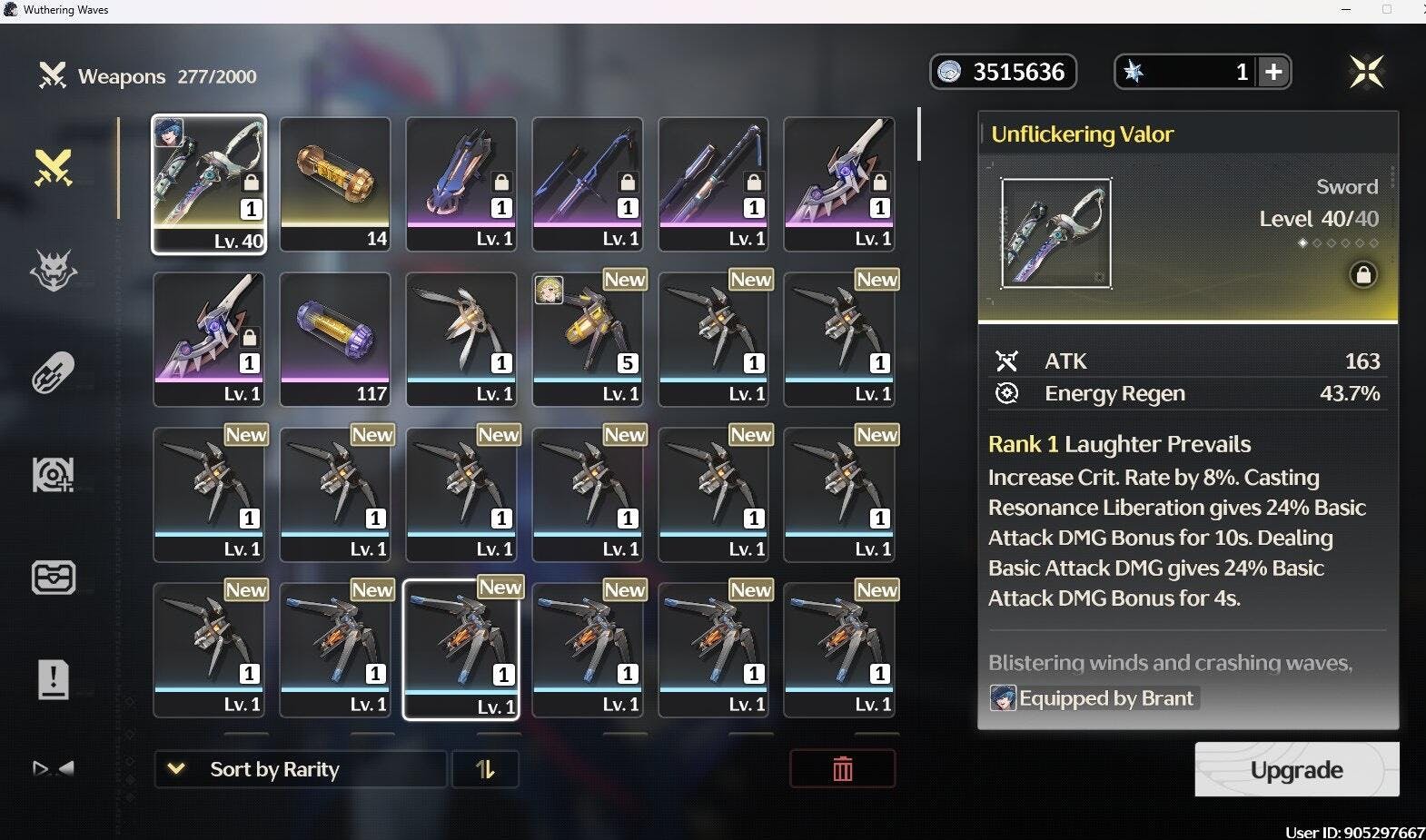Add more Astrite with the plus button
Screen dimensions: 1426x840
[1273, 72]
